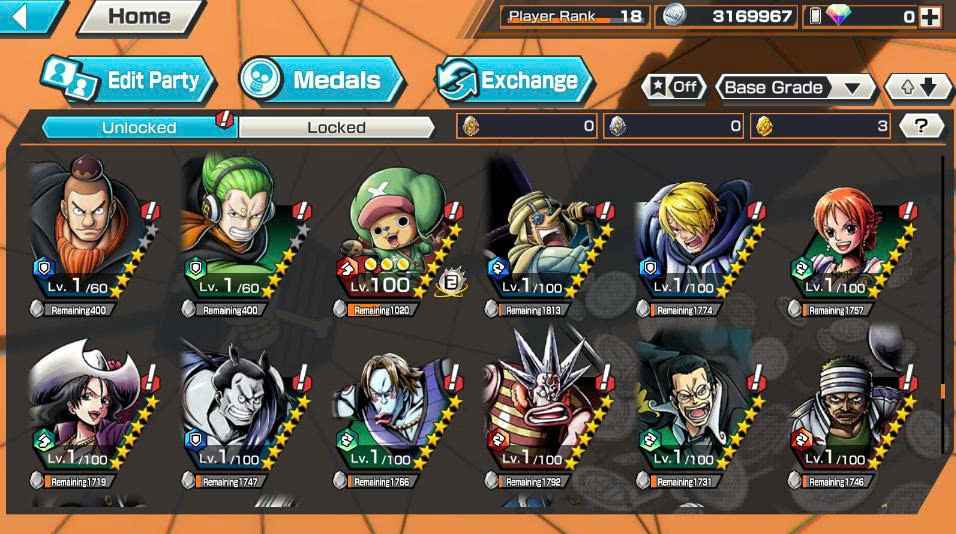Open the Medals menu
Screen dimensions: 956x534
coord(322,80)
